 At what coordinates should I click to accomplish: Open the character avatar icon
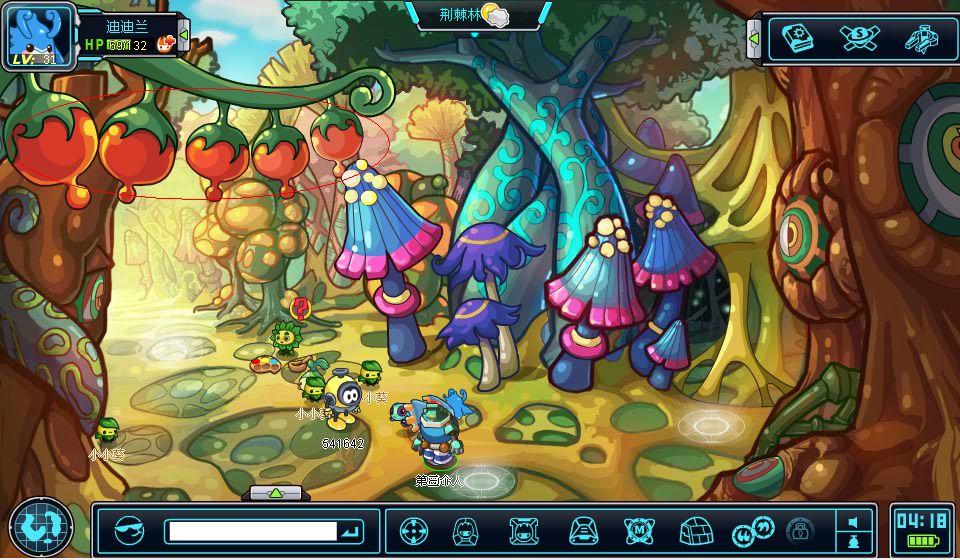(465, 530)
